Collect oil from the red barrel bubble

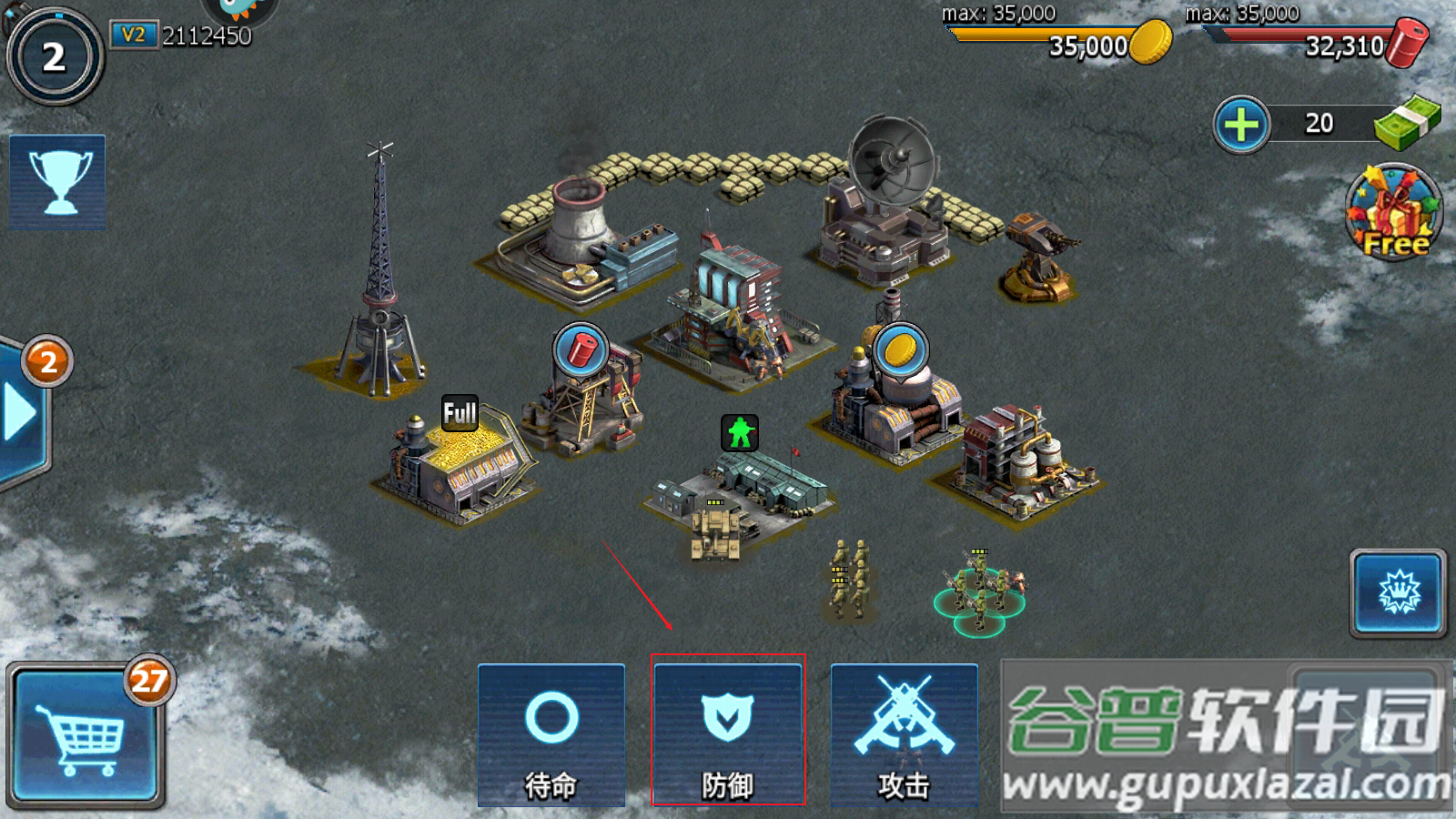click(581, 349)
